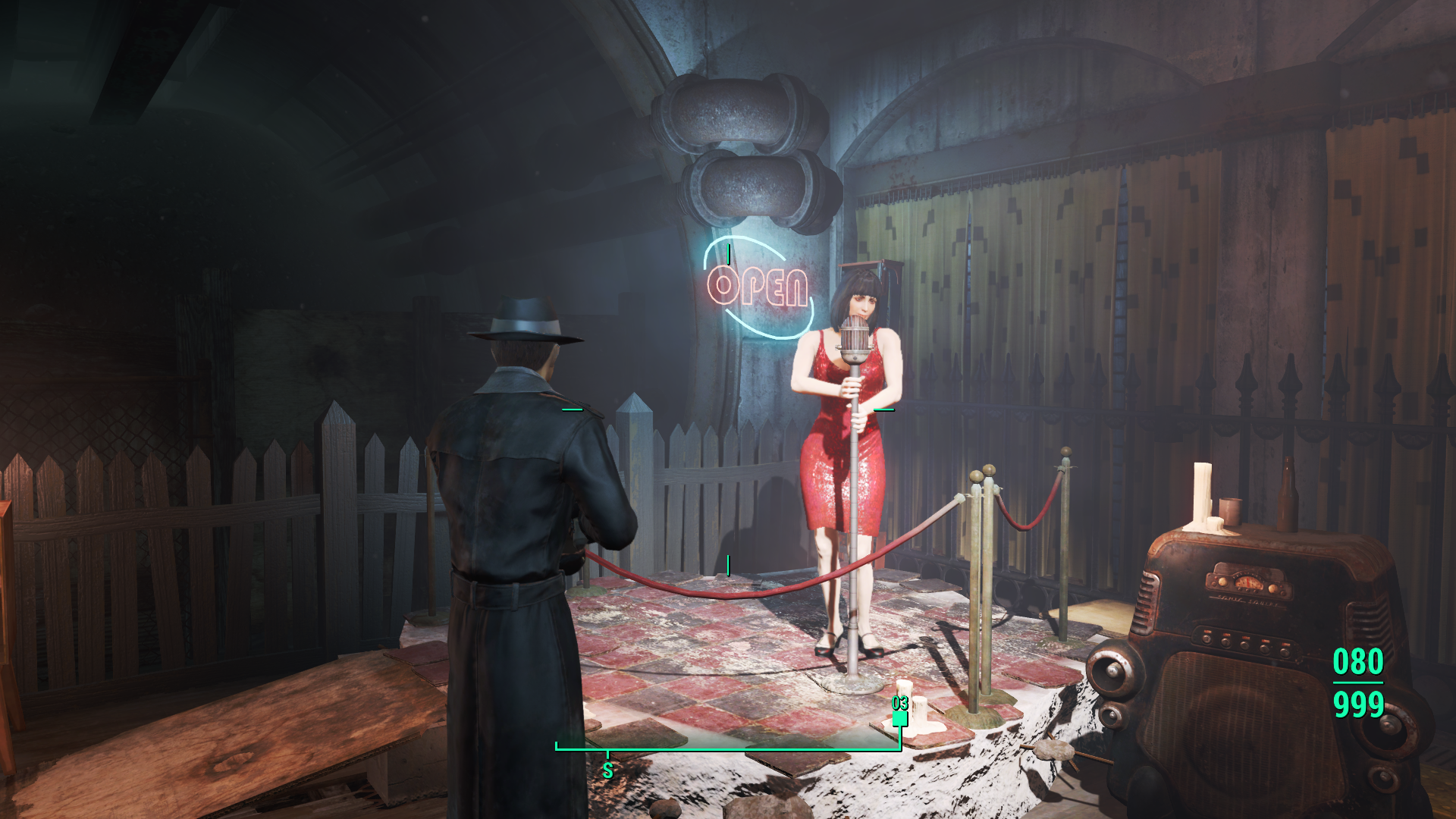
Task: Select the south heading on the compass bar
Action: point(607,770)
